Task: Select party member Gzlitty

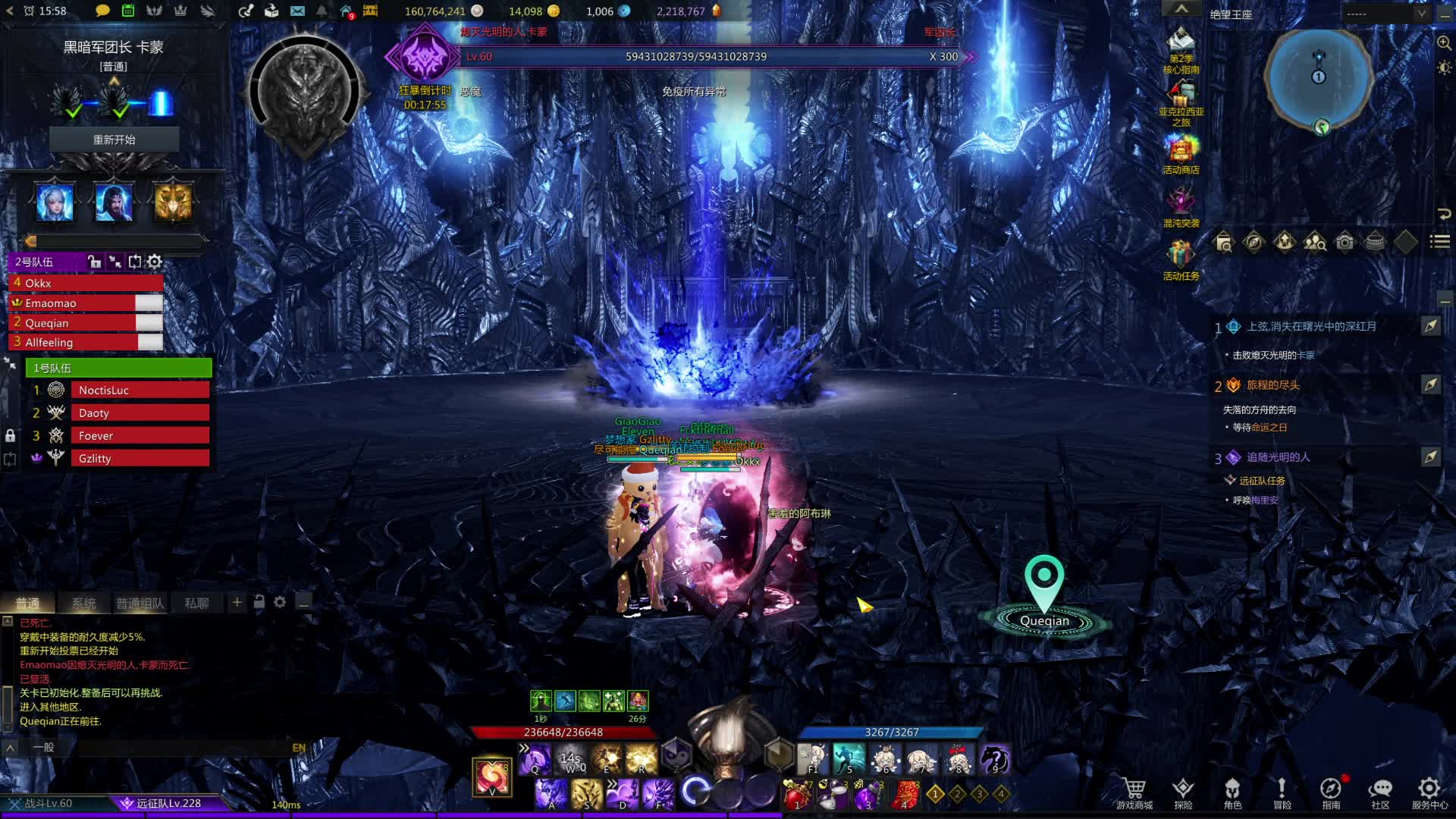Action: (x=140, y=459)
